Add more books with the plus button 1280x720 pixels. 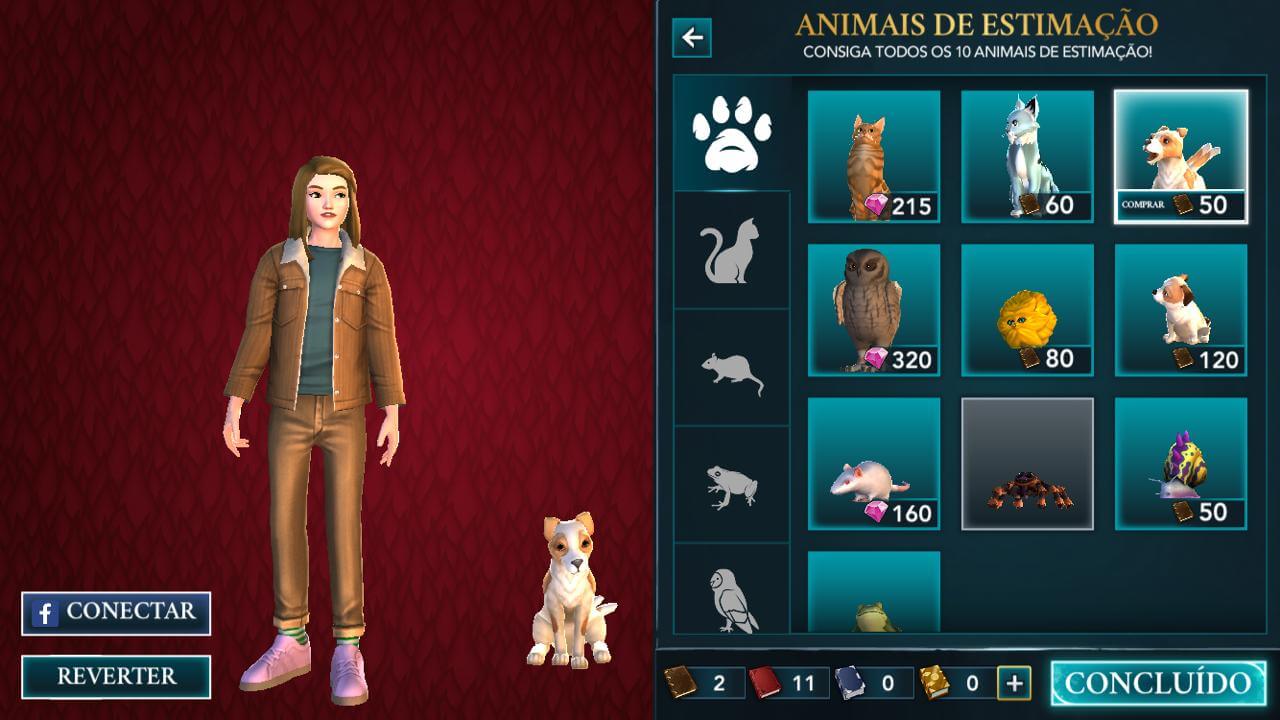(1014, 683)
